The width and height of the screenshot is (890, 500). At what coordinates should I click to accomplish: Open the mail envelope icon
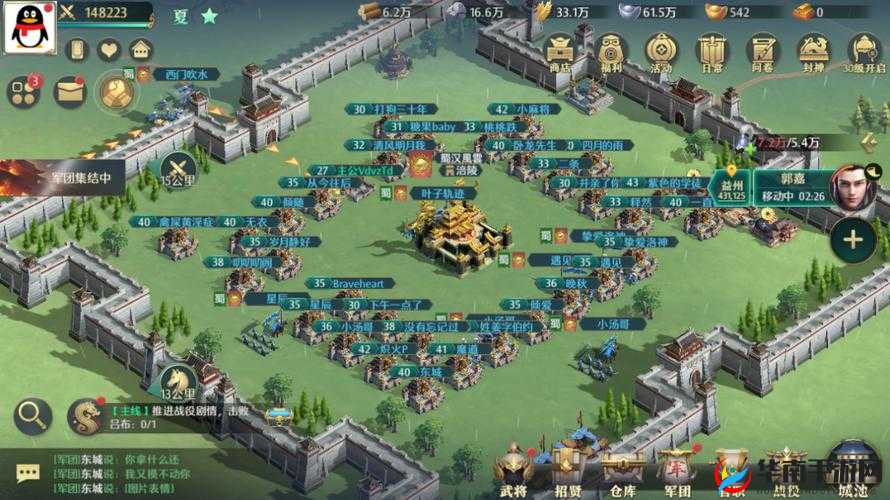tap(68, 92)
